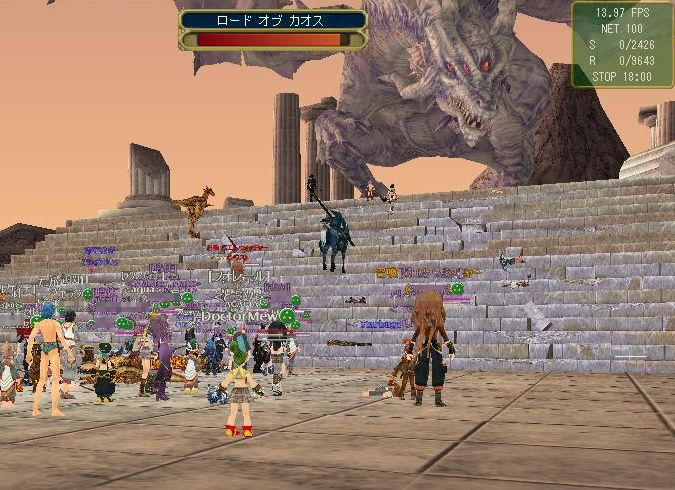
Task: Click the ロード オブ カオス target name plate
Action: point(273,20)
